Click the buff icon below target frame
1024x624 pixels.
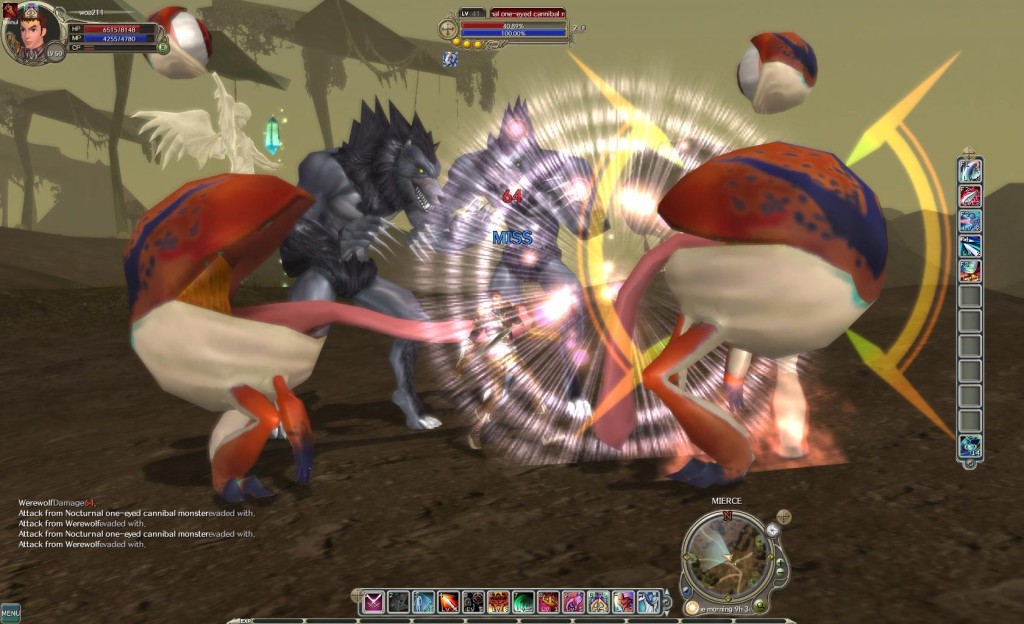point(451,60)
